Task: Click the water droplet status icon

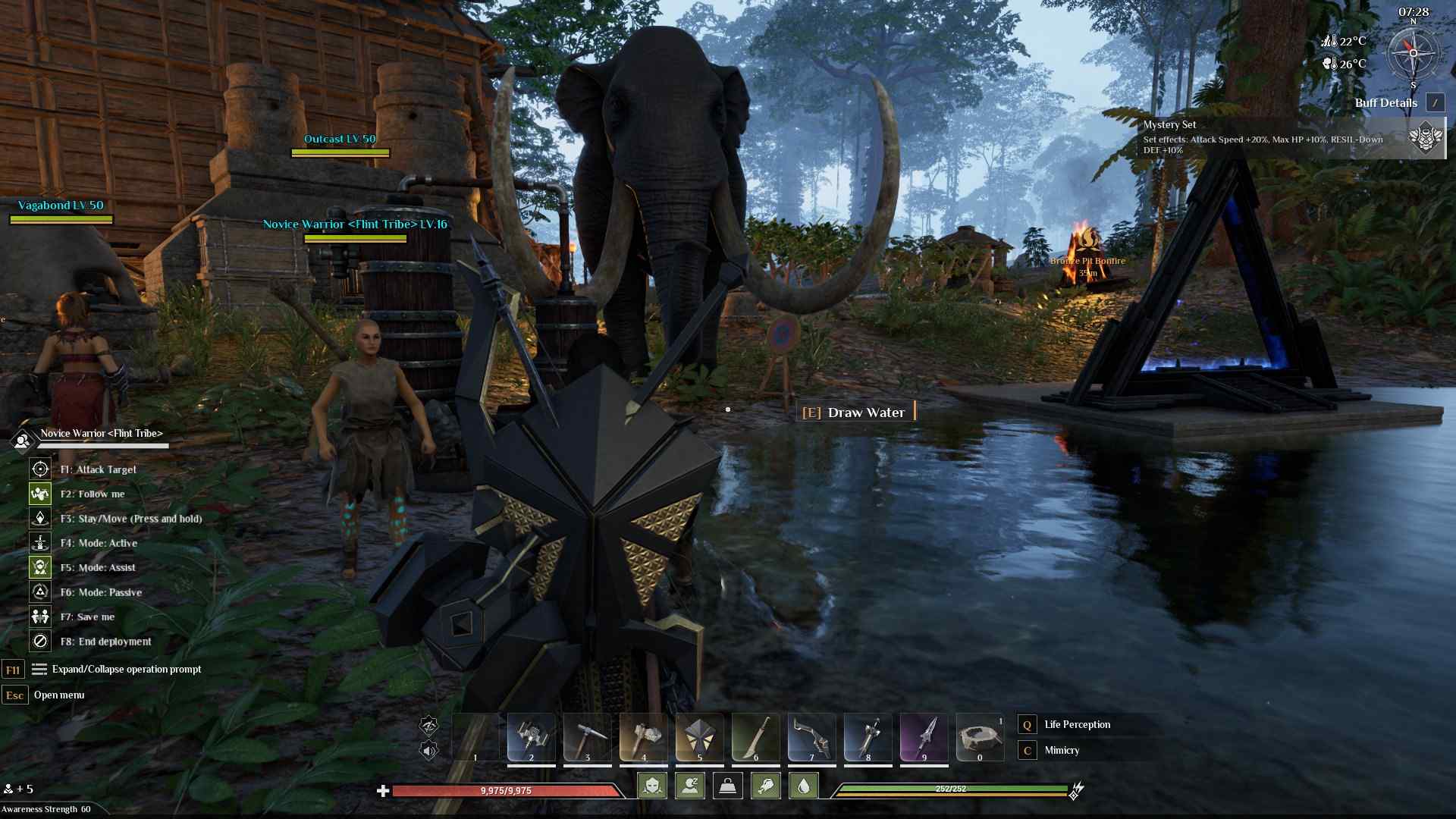Action: point(804,786)
